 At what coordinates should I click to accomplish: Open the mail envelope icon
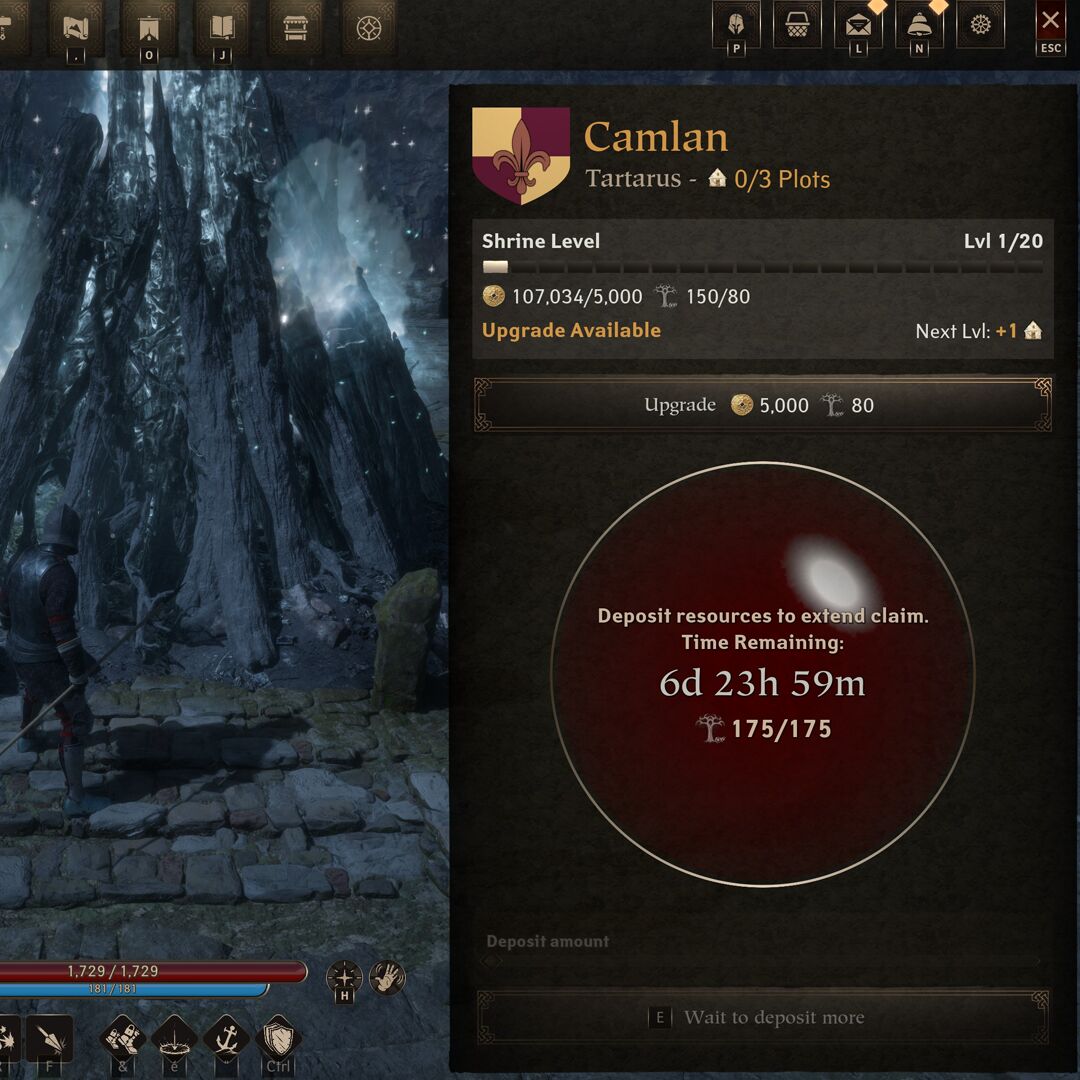857,24
